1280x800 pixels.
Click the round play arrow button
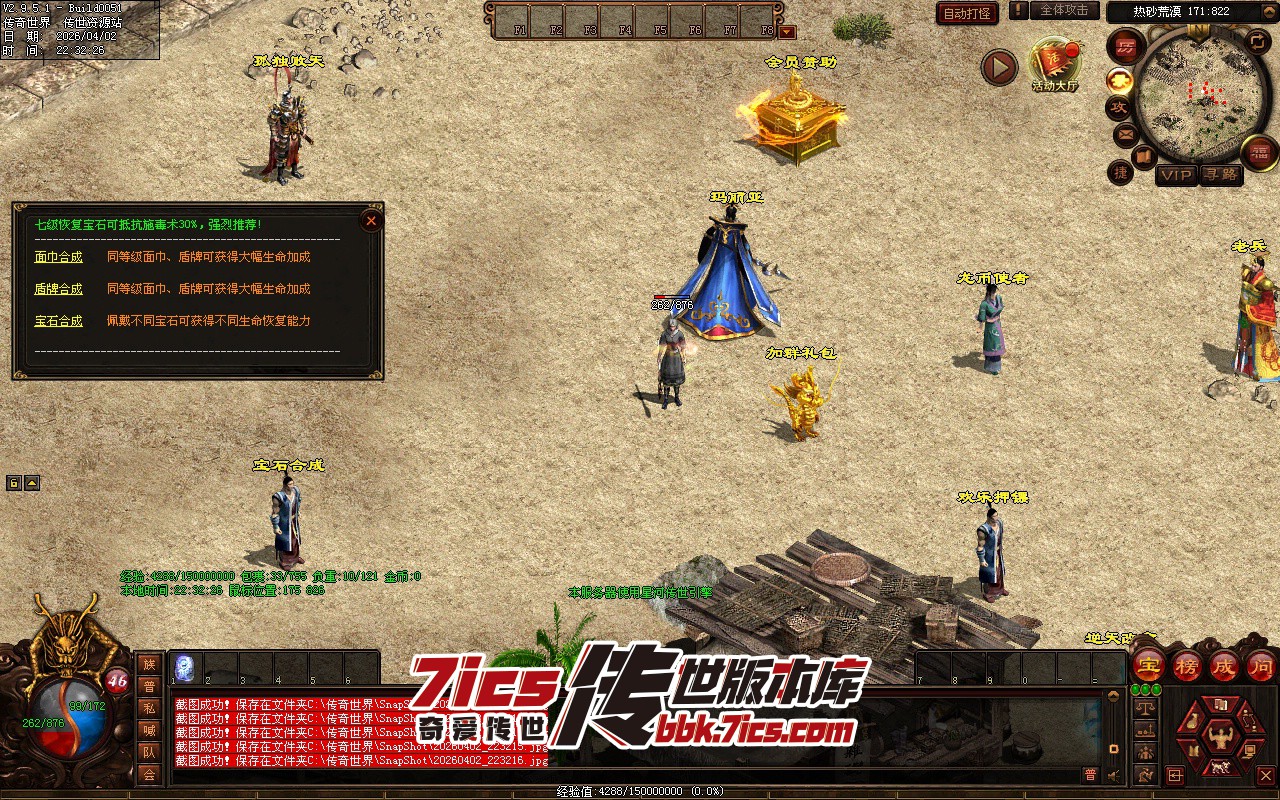[998, 67]
